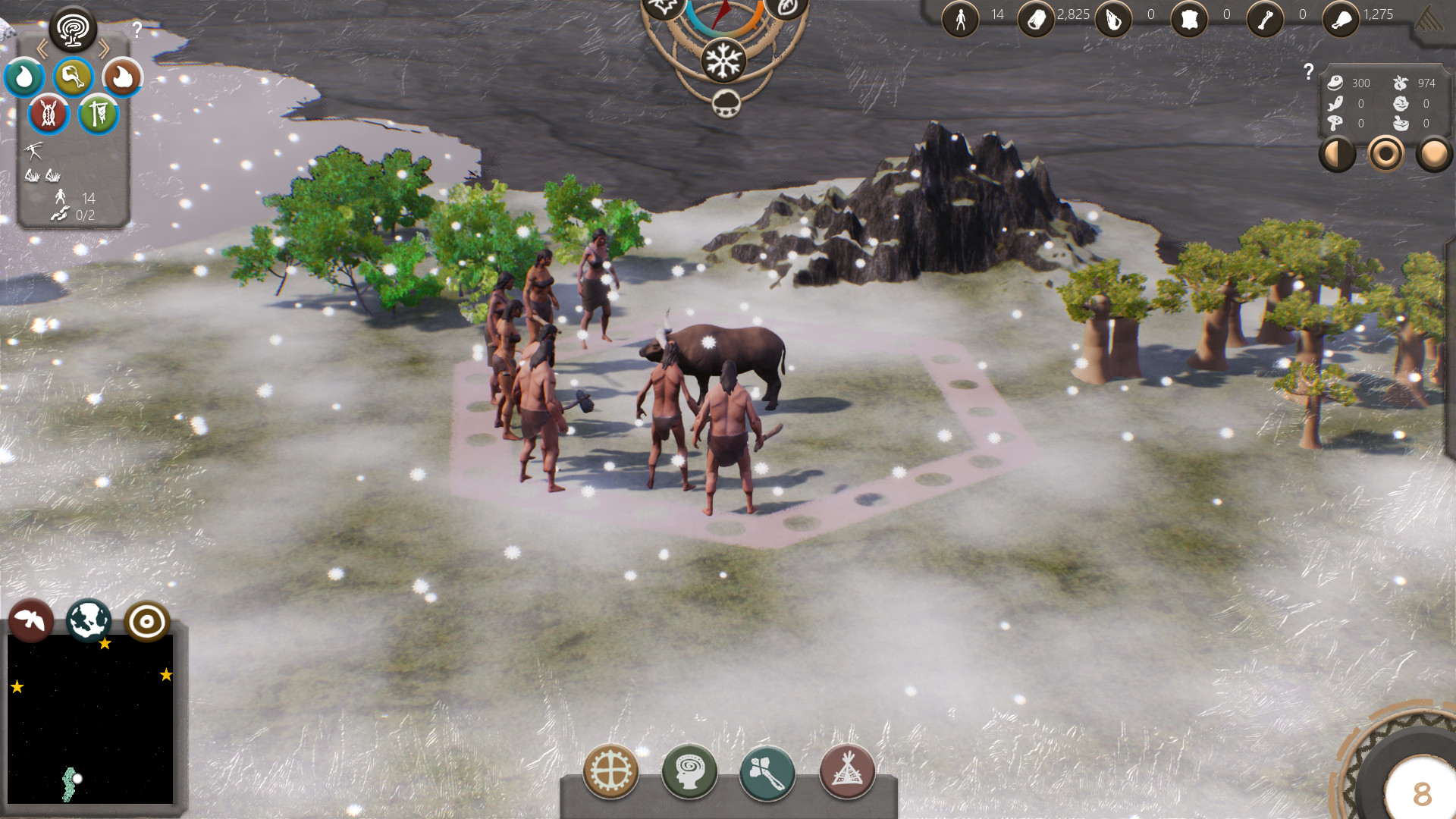Toggle the teal water droplet orb
1456x819 pixels.
point(25,77)
